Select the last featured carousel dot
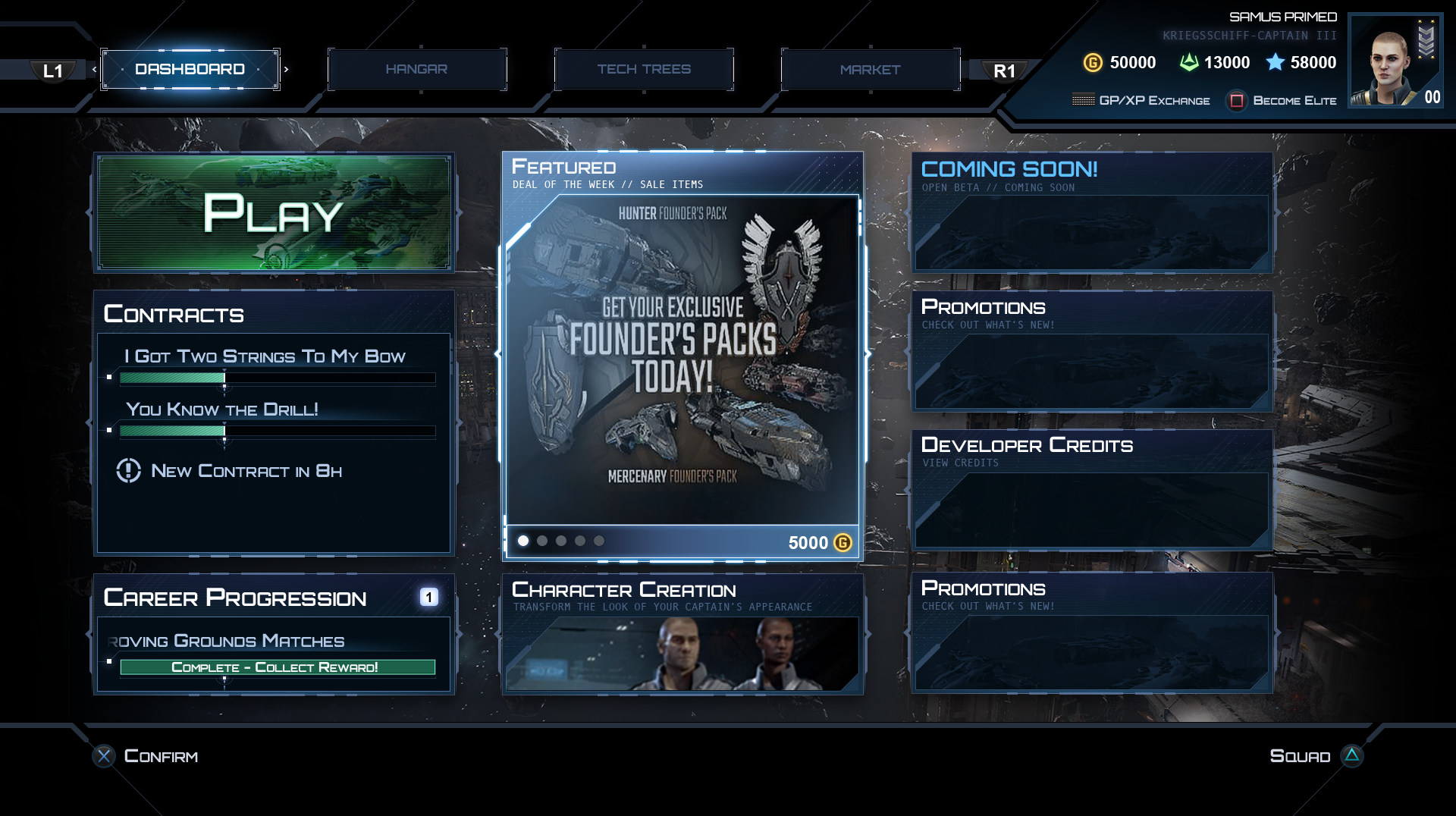 click(599, 541)
